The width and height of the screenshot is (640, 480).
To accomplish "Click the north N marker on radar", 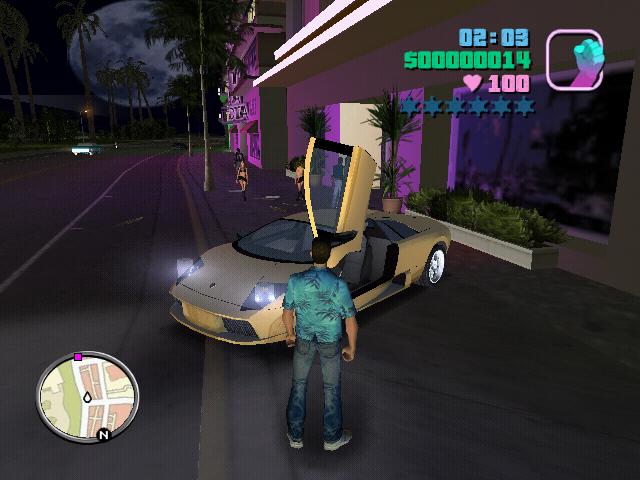I will (x=102, y=434).
